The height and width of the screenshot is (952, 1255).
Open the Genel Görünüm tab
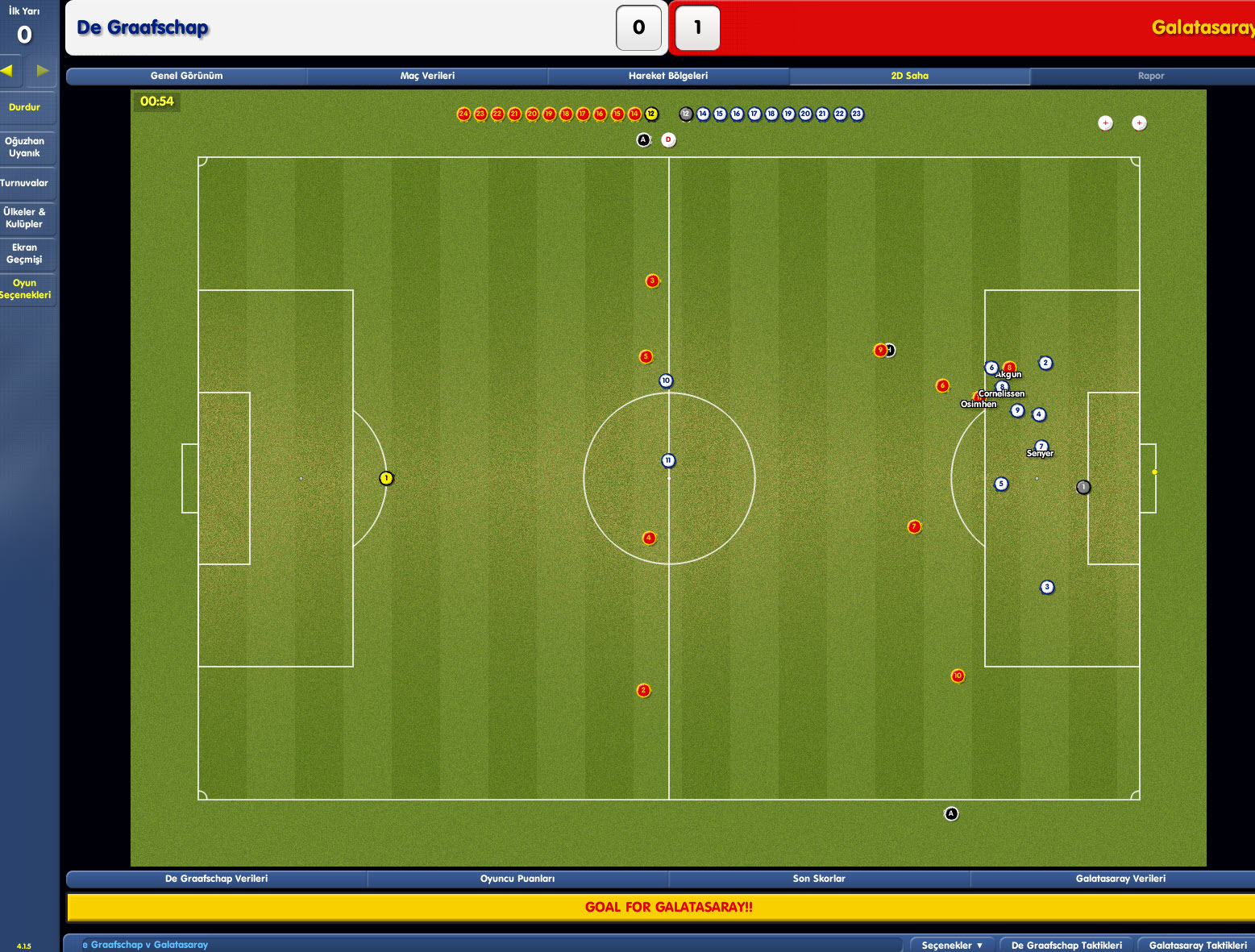click(186, 76)
